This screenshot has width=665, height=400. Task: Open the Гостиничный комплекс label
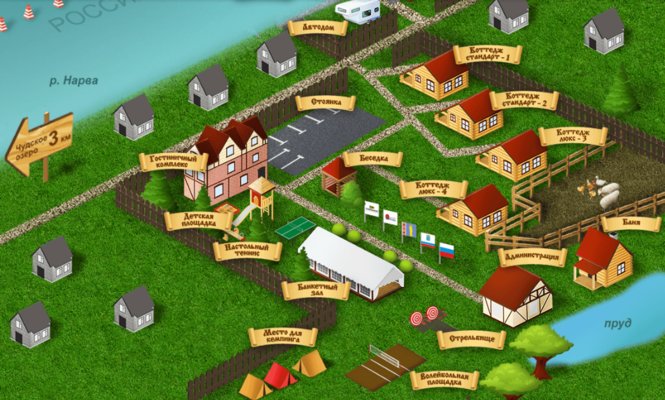pos(174,161)
